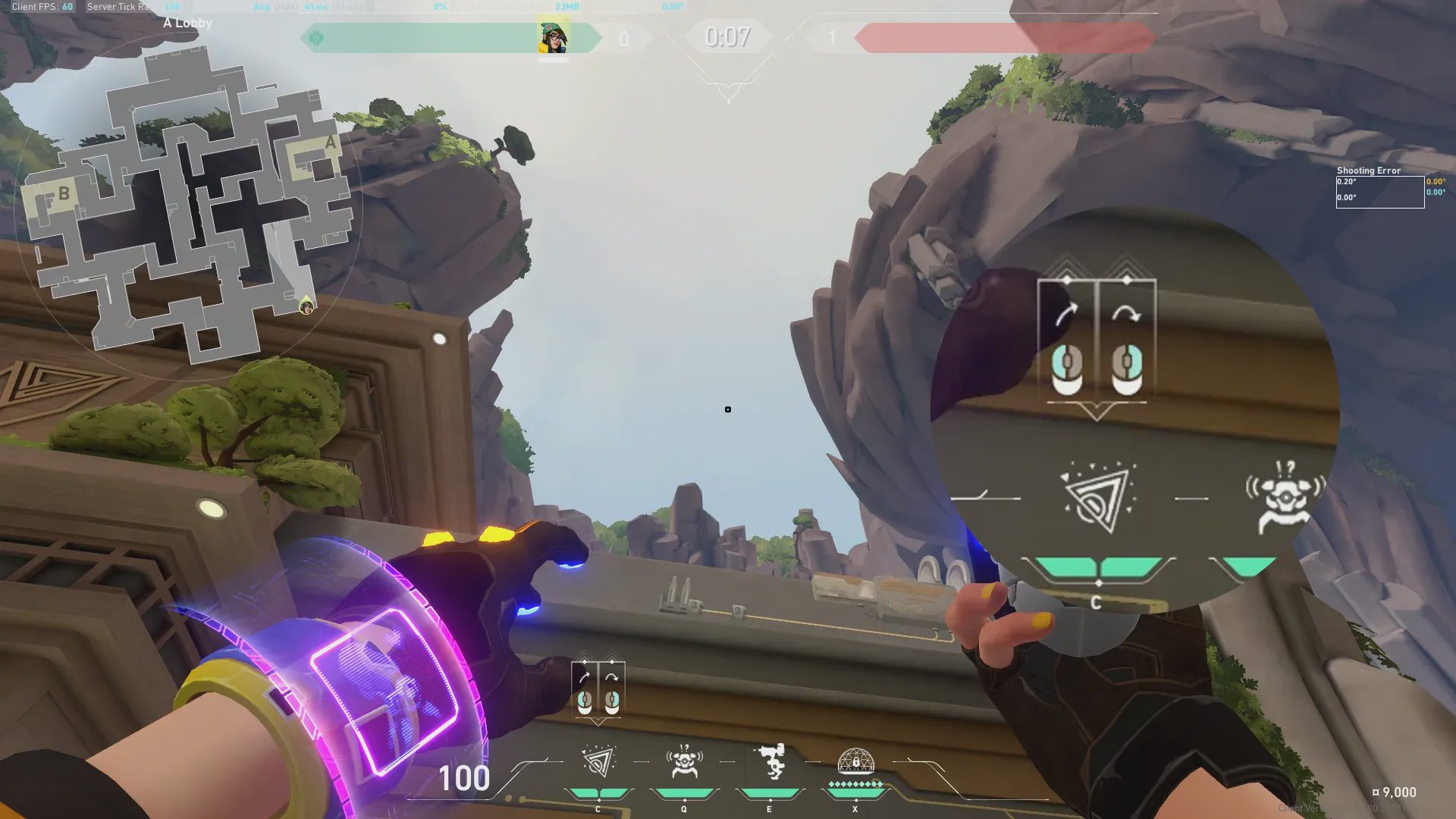The width and height of the screenshot is (1456, 819).
Task: Open the minimap of the map layout
Action: point(190,205)
